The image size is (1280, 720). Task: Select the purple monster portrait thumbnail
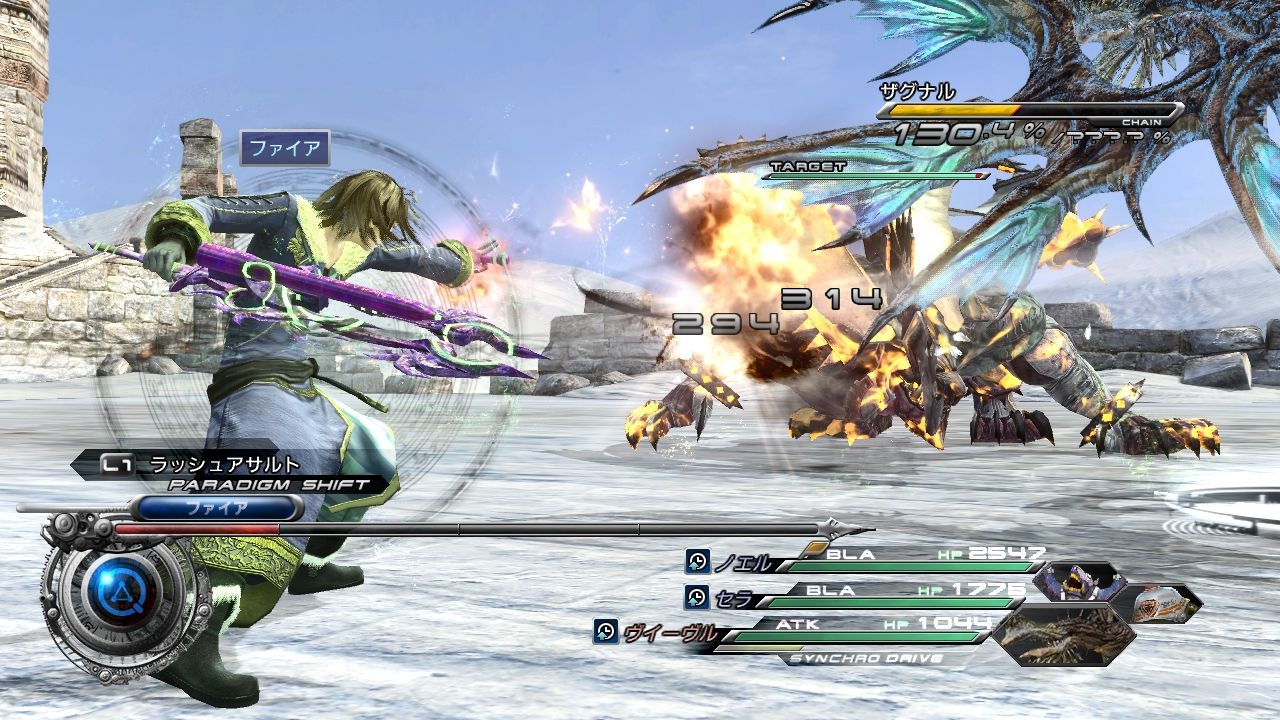pyautogui.click(x=1079, y=581)
